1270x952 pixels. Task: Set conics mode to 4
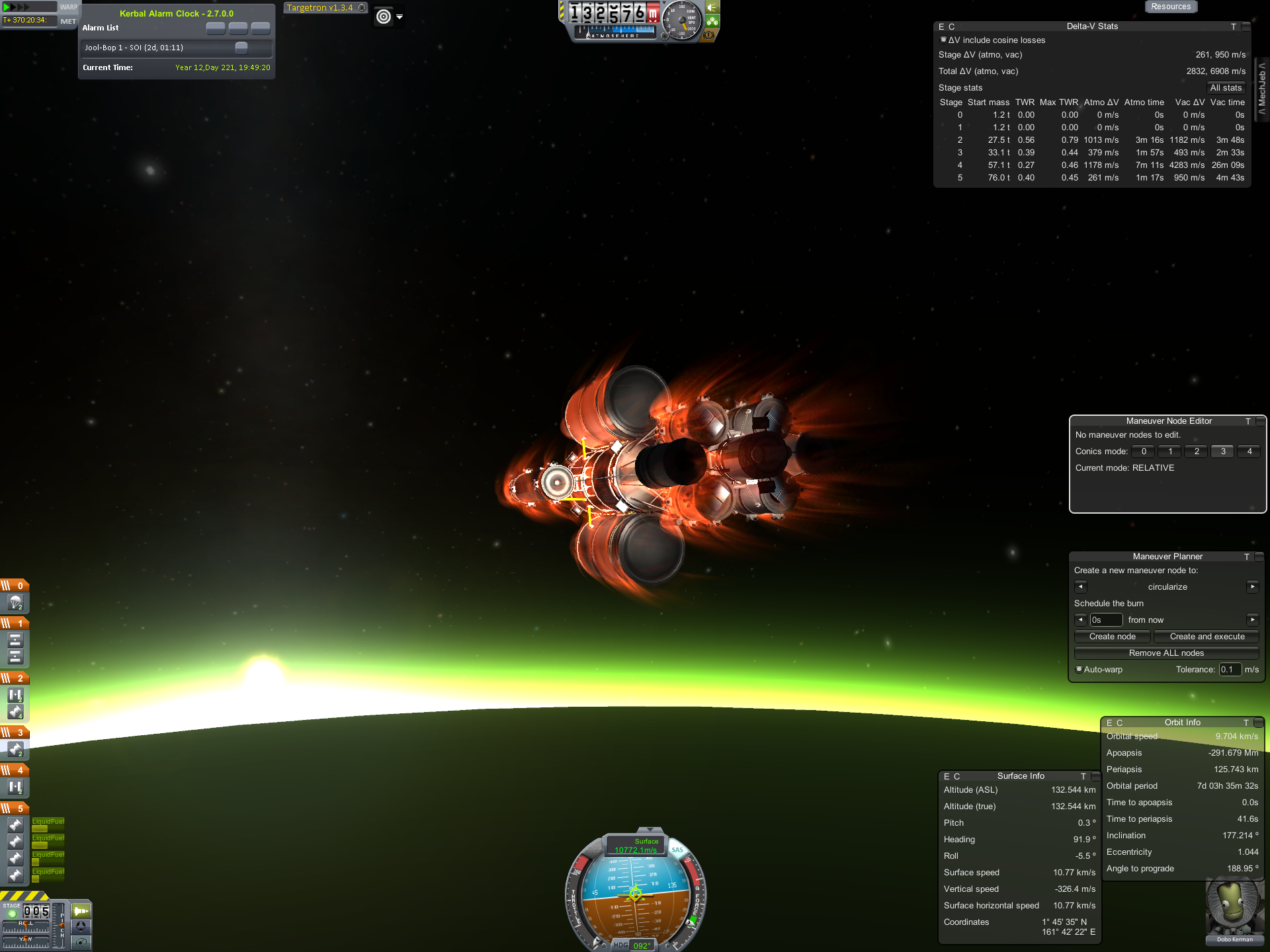point(1249,452)
